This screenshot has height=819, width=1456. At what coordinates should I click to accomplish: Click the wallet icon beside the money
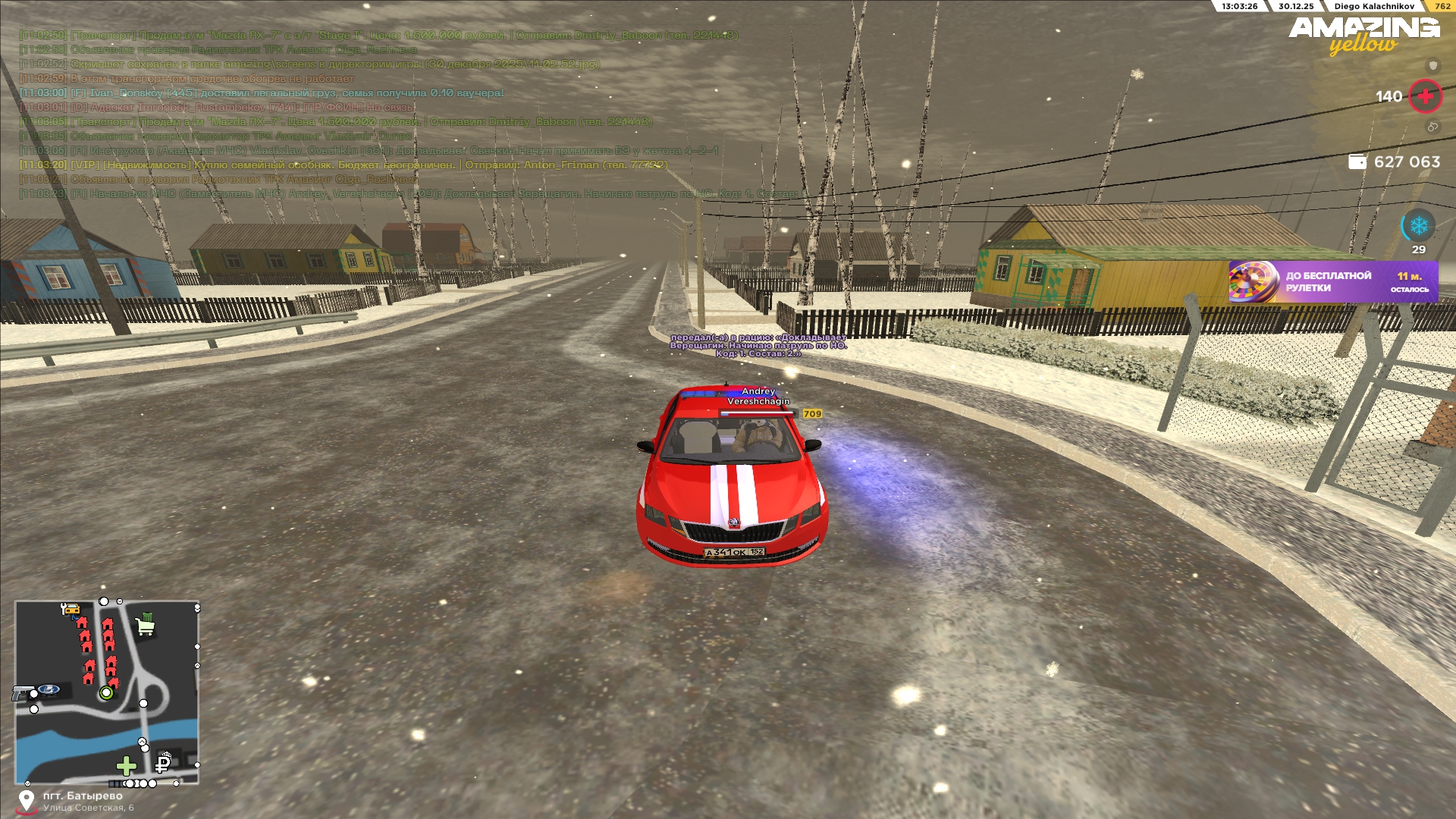click(x=1357, y=162)
